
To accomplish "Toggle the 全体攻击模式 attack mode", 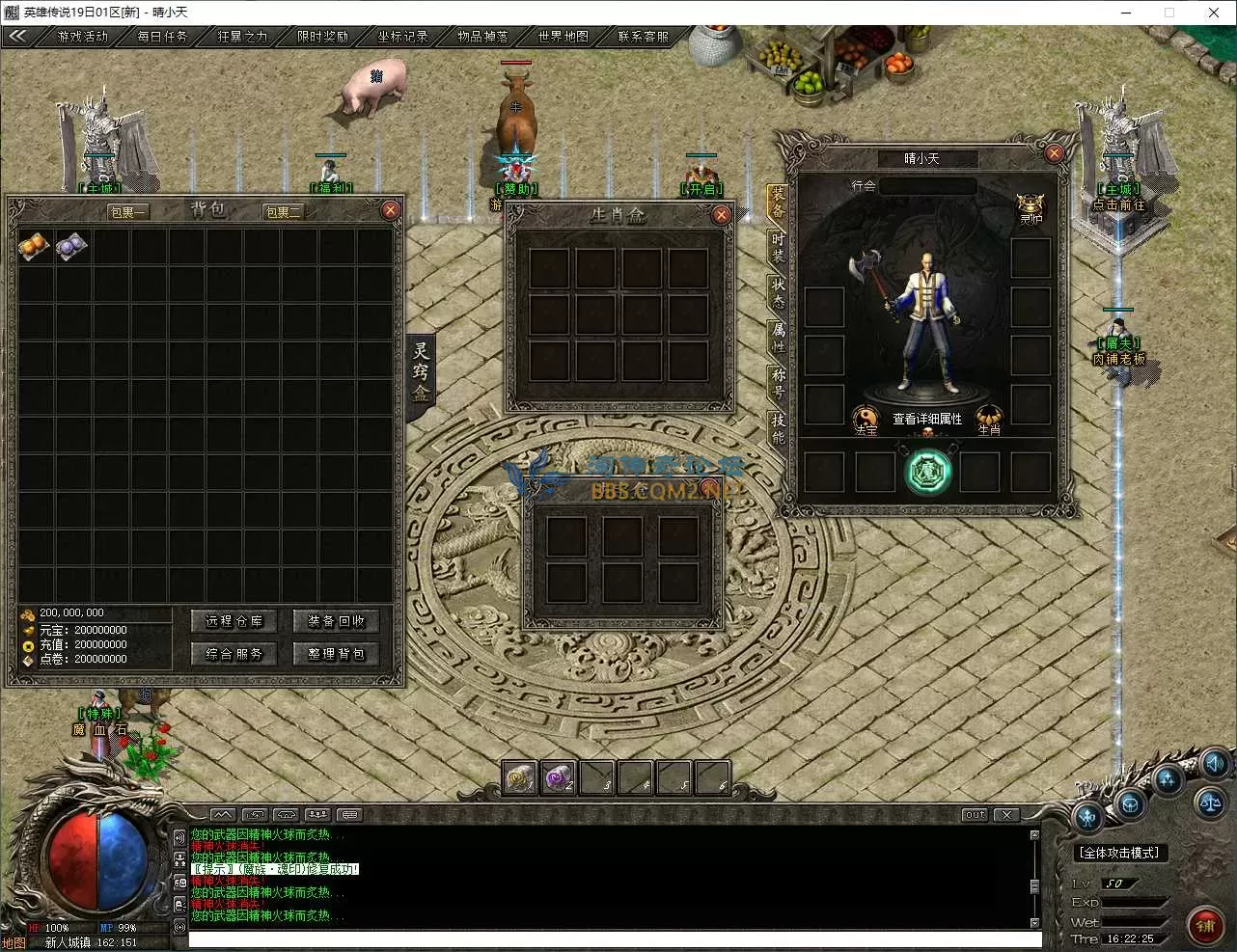I will tap(1120, 853).
